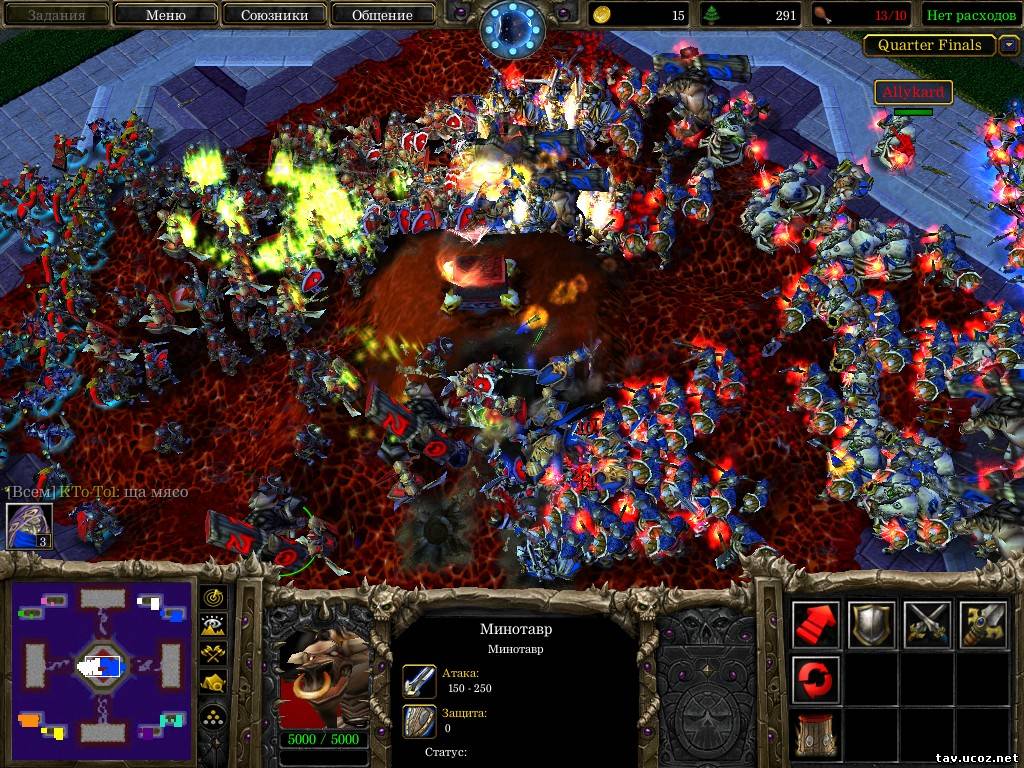
Task: Click the Quarter Finals board title
Action: (x=929, y=45)
